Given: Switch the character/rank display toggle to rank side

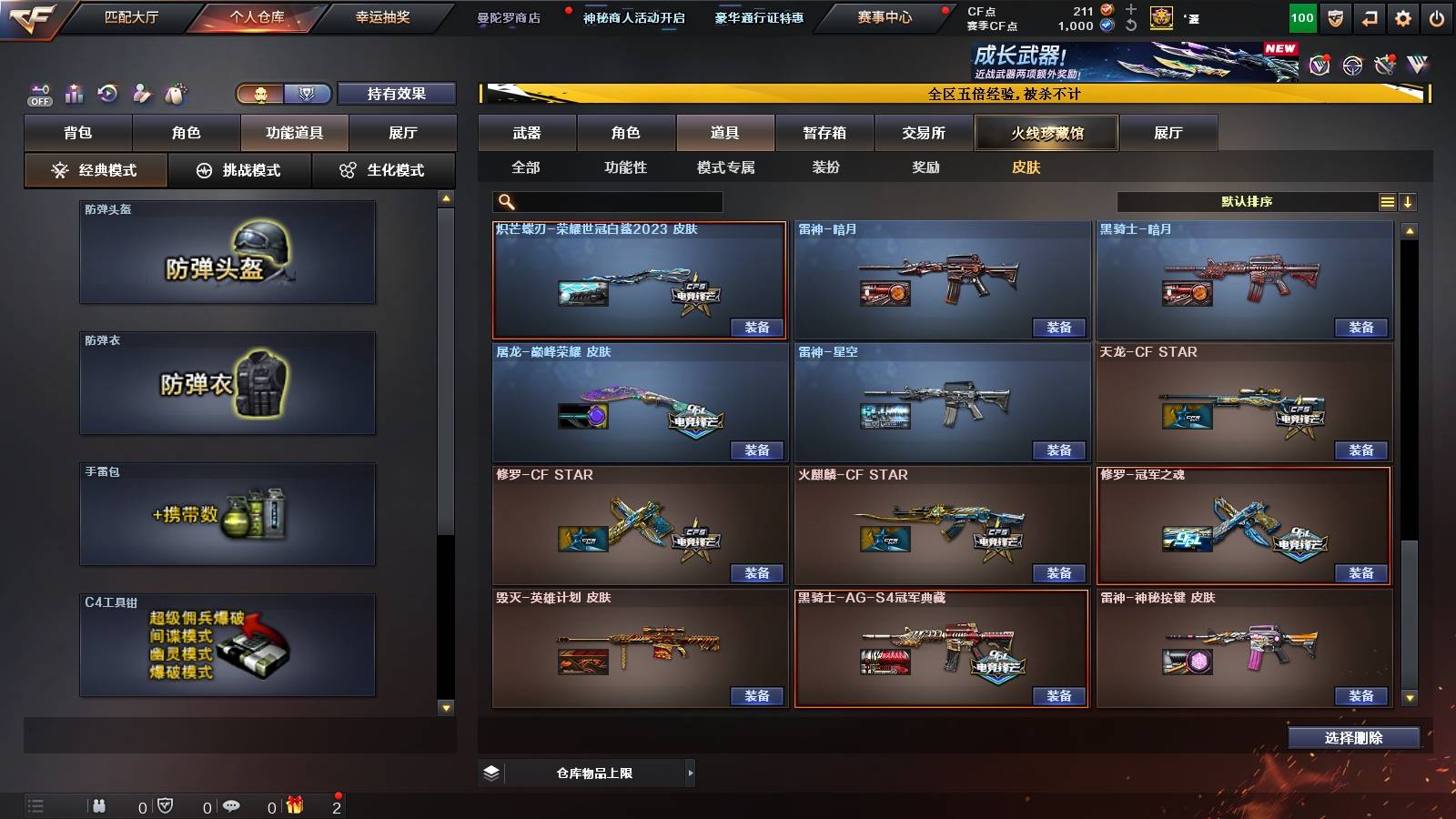Looking at the screenshot, I should pos(307,94).
